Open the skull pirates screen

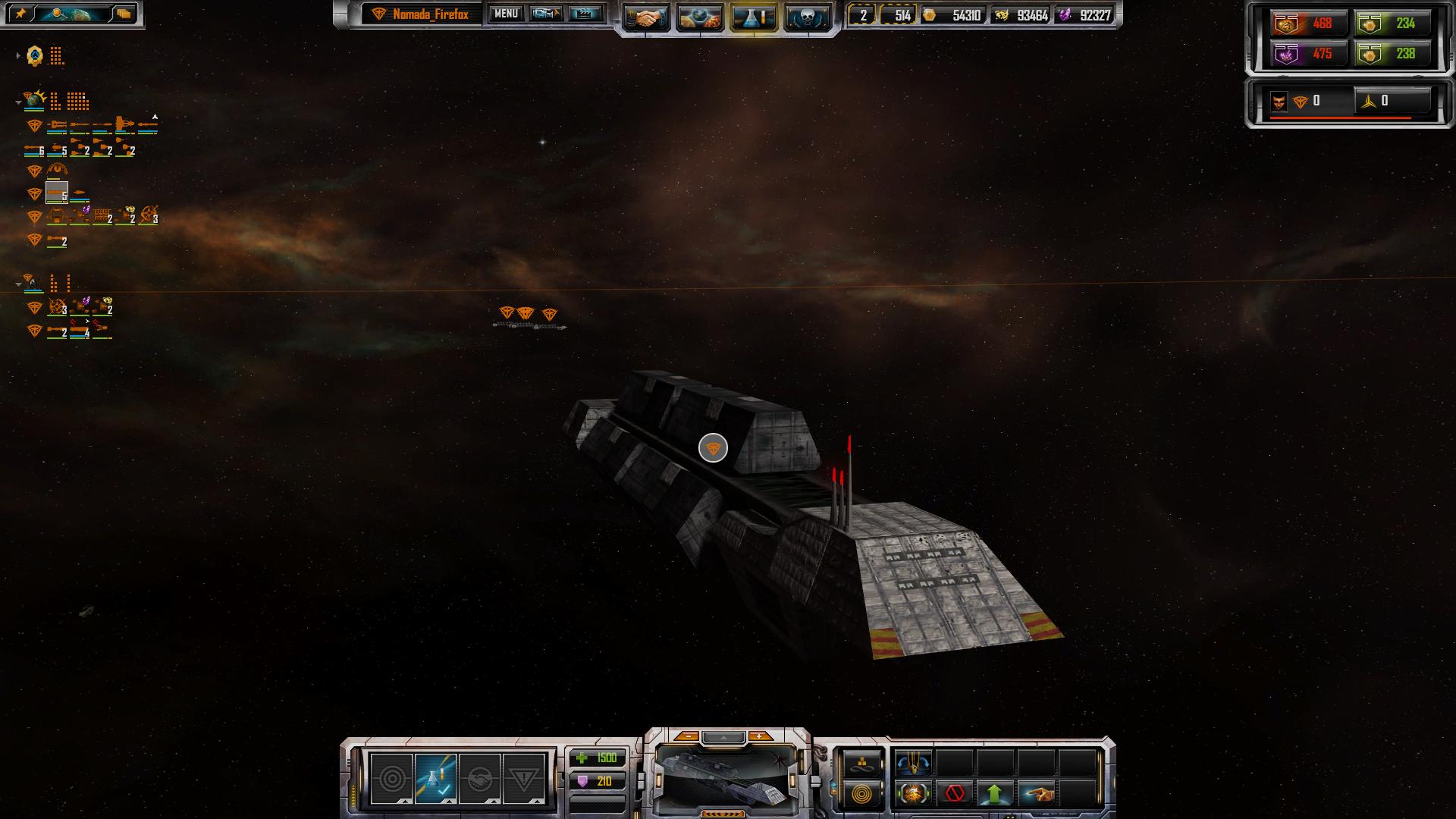[805, 17]
